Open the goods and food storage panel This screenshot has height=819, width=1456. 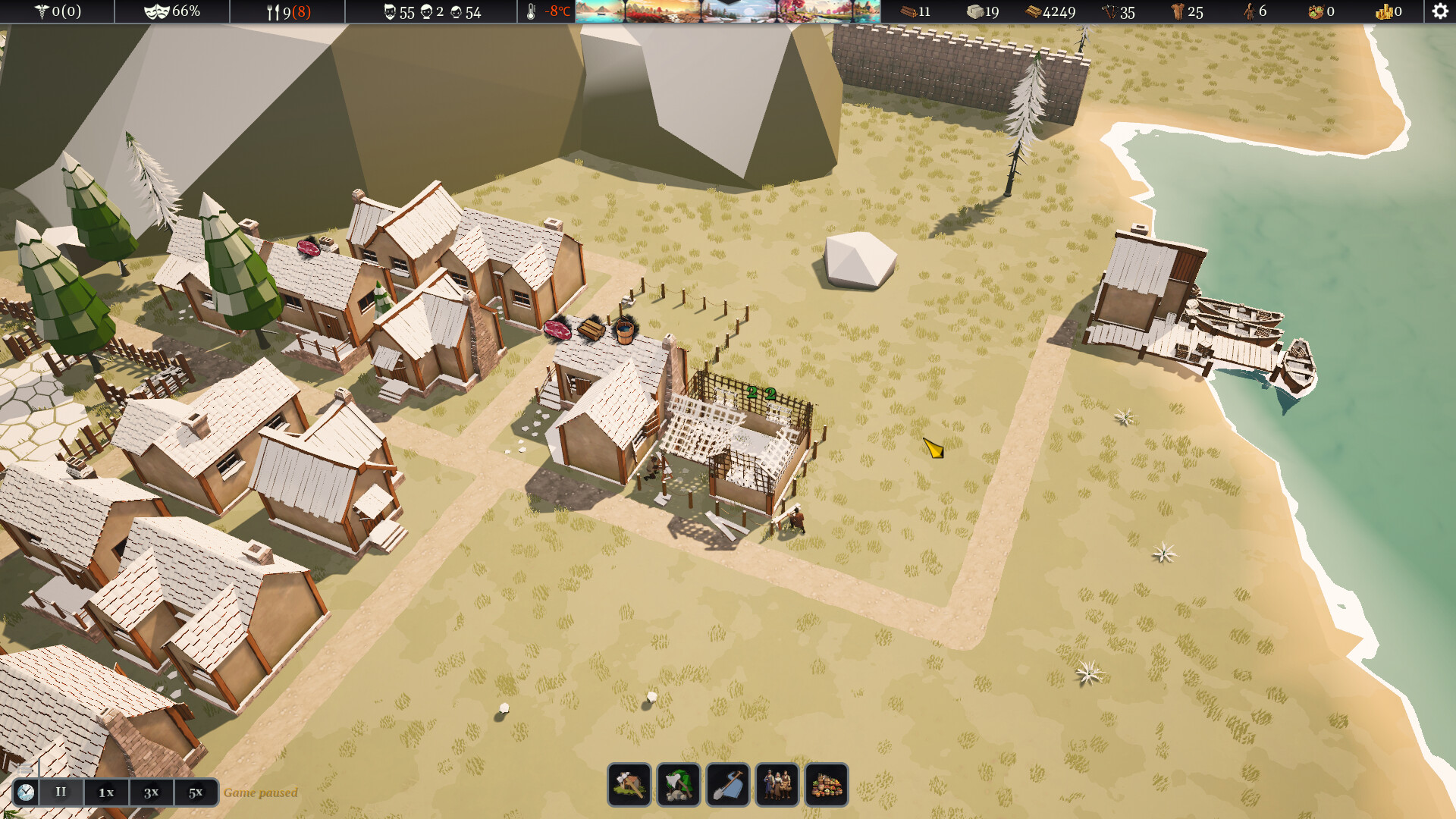click(827, 785)
